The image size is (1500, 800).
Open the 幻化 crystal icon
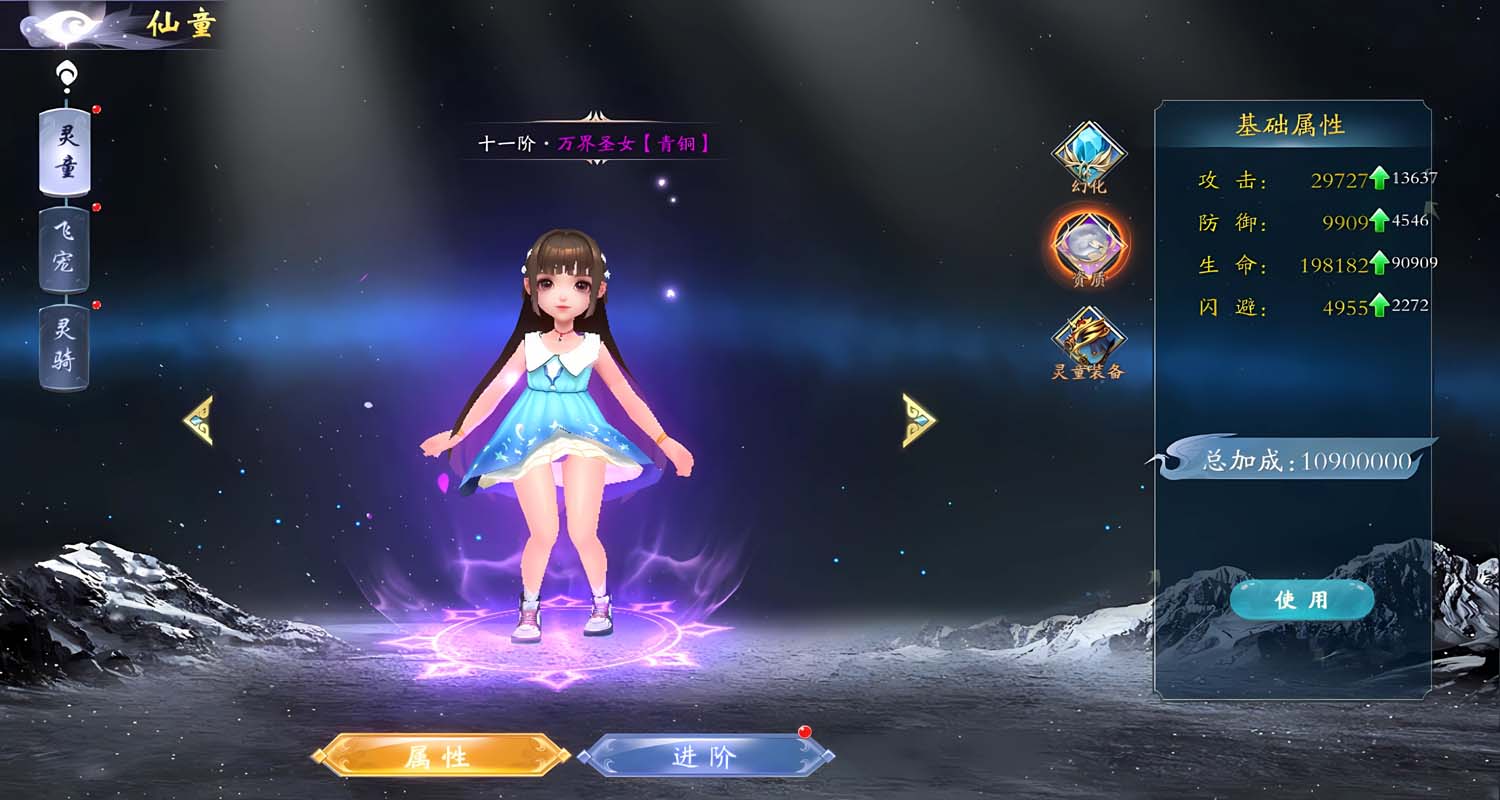click(x=1089, y=154)
